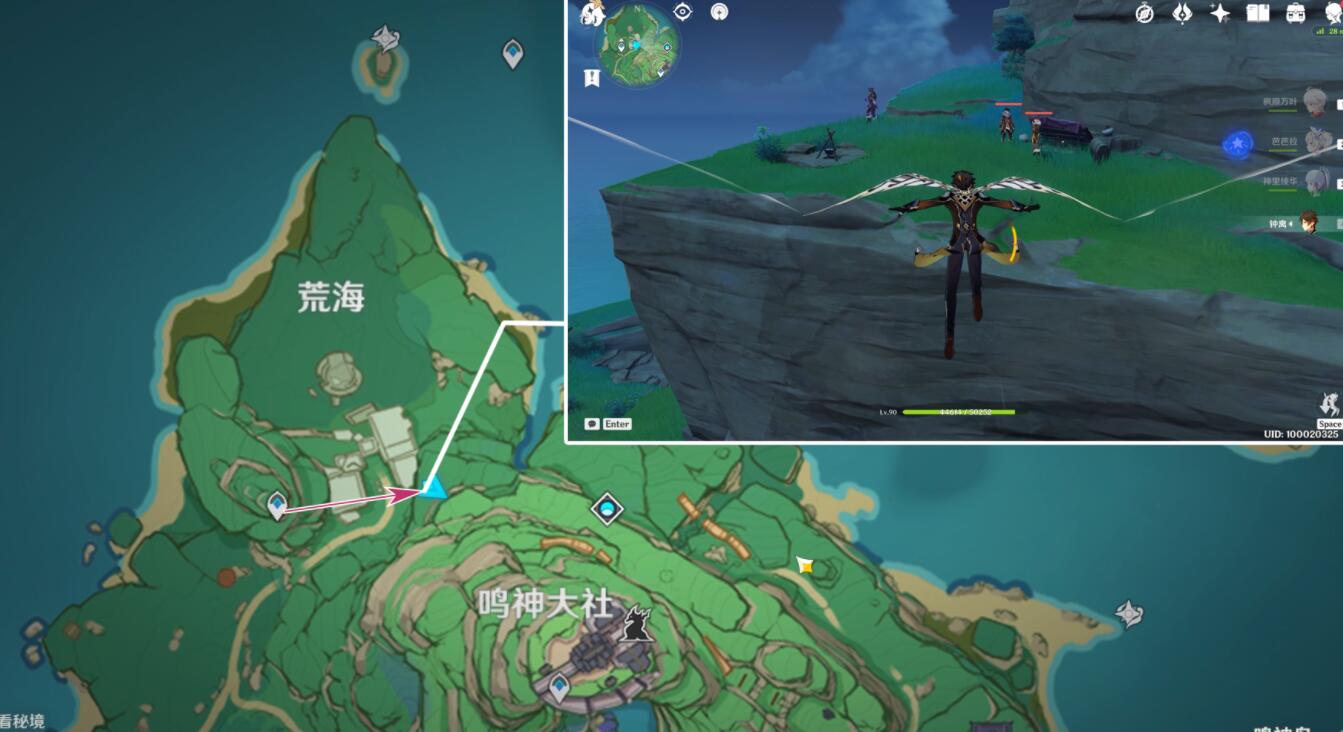Open the Battle Pass flame icon
This screenshot has height=732, width=1343.
click(x=1182, y=13)
